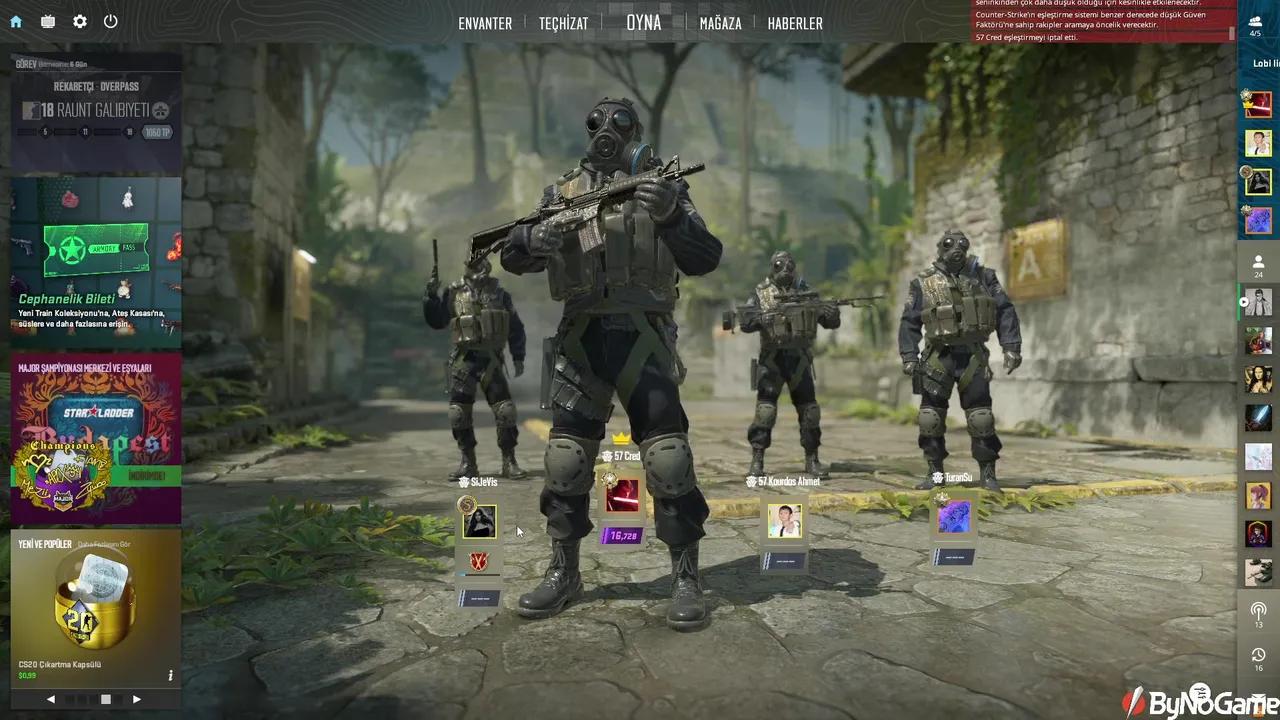Click the service medal icon on SiJeVis card
This screenshot has height=720, width=1280.
464,504
